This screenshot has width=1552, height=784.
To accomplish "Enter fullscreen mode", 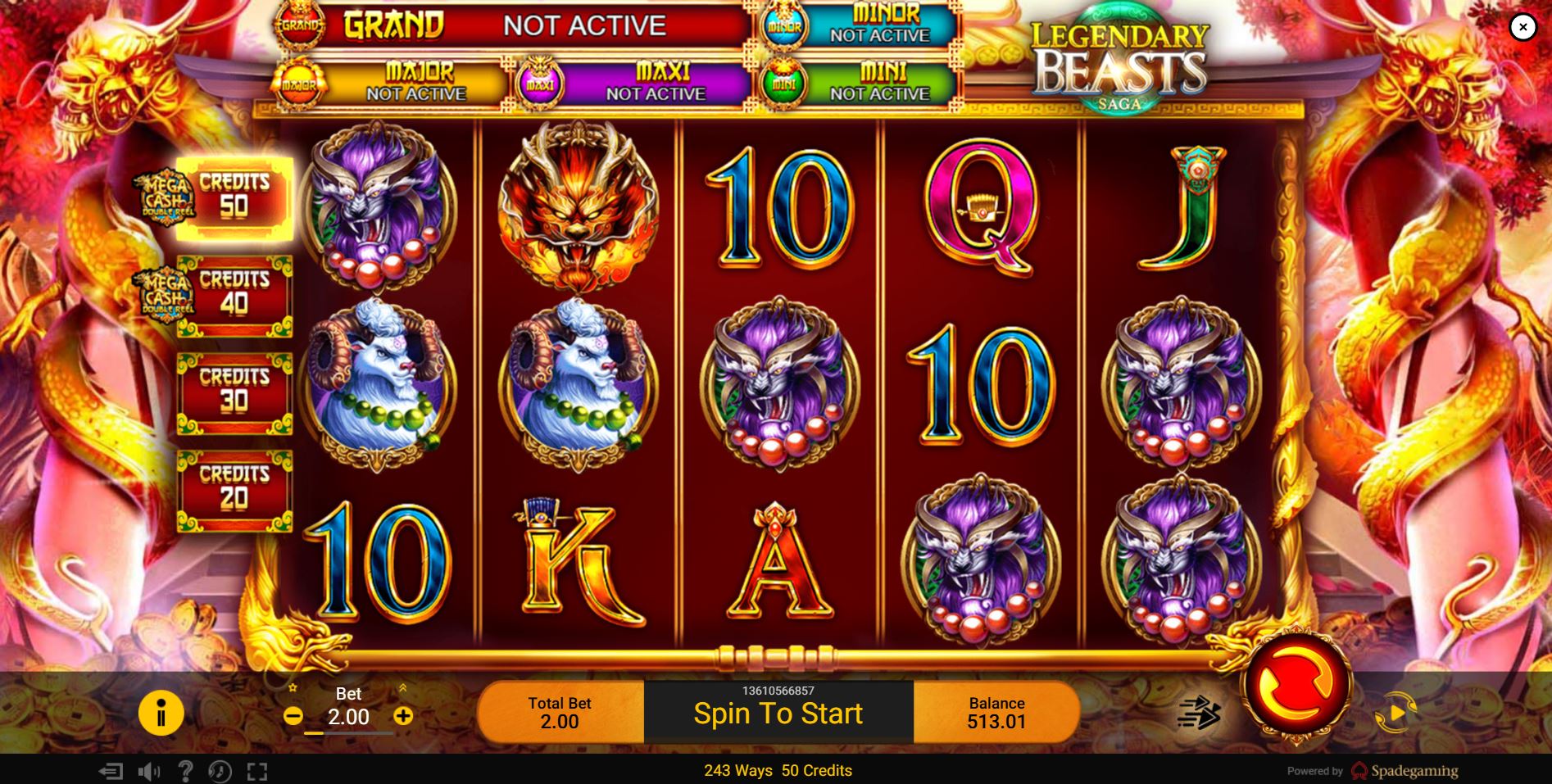I will point(257,772).
